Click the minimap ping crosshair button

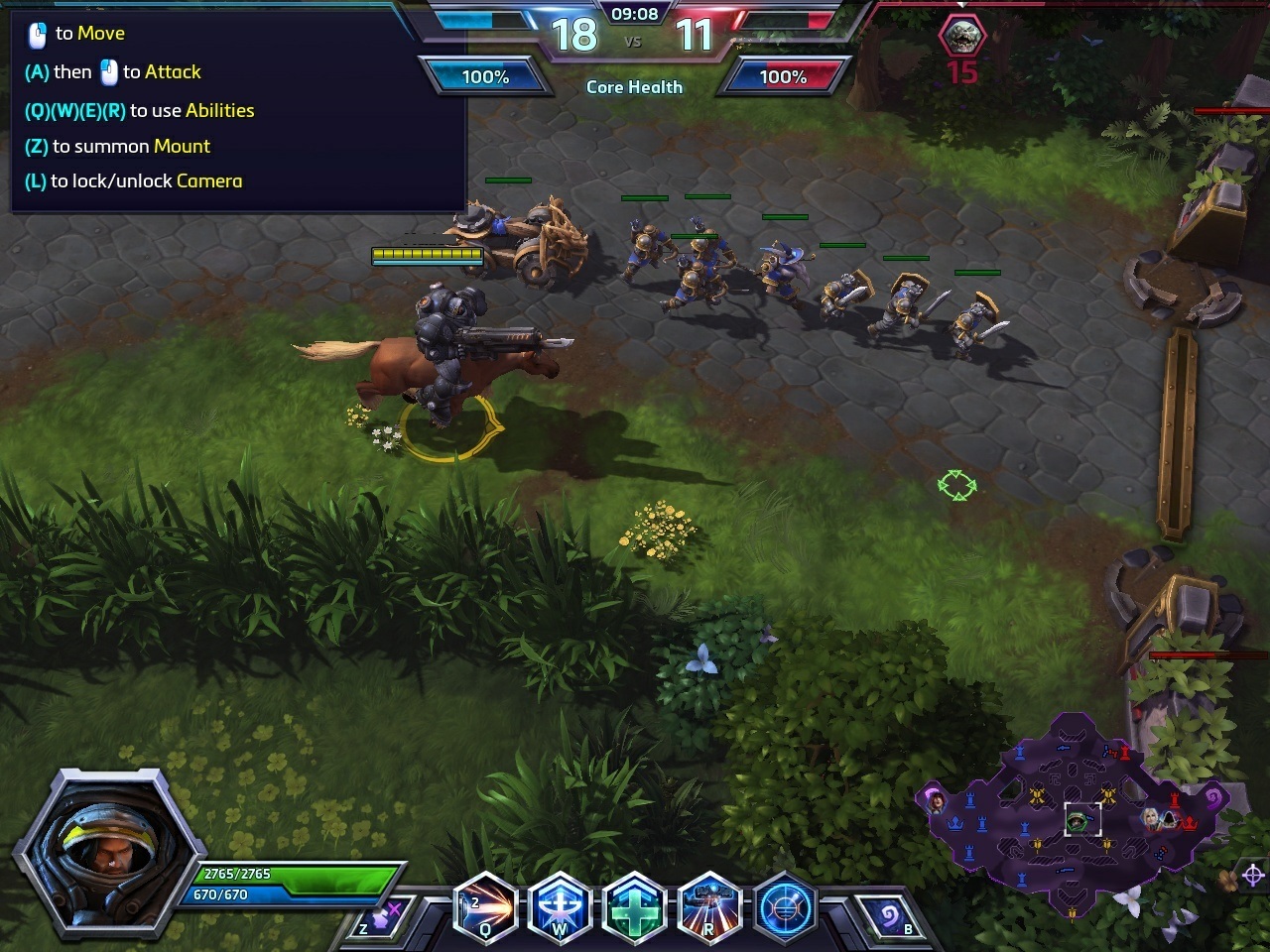click(1253, 875)
